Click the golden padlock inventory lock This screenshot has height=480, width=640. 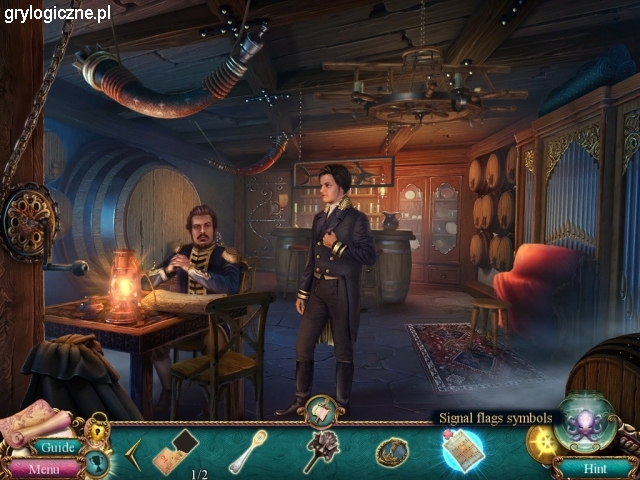pos(97,432)
